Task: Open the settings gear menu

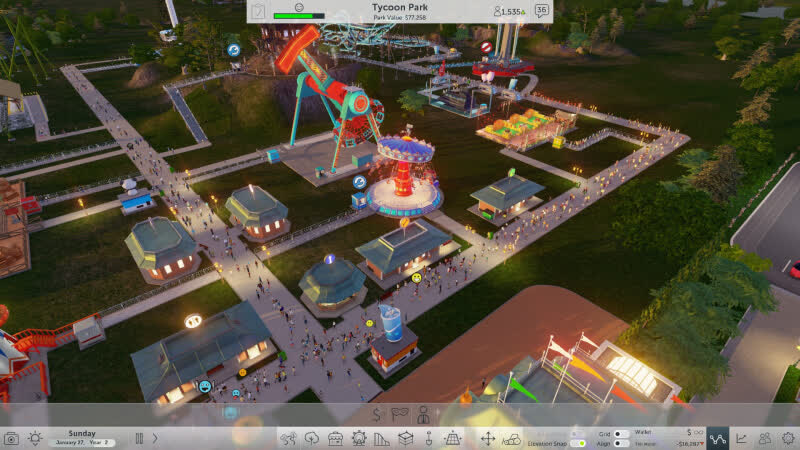Action: point(788,438)
